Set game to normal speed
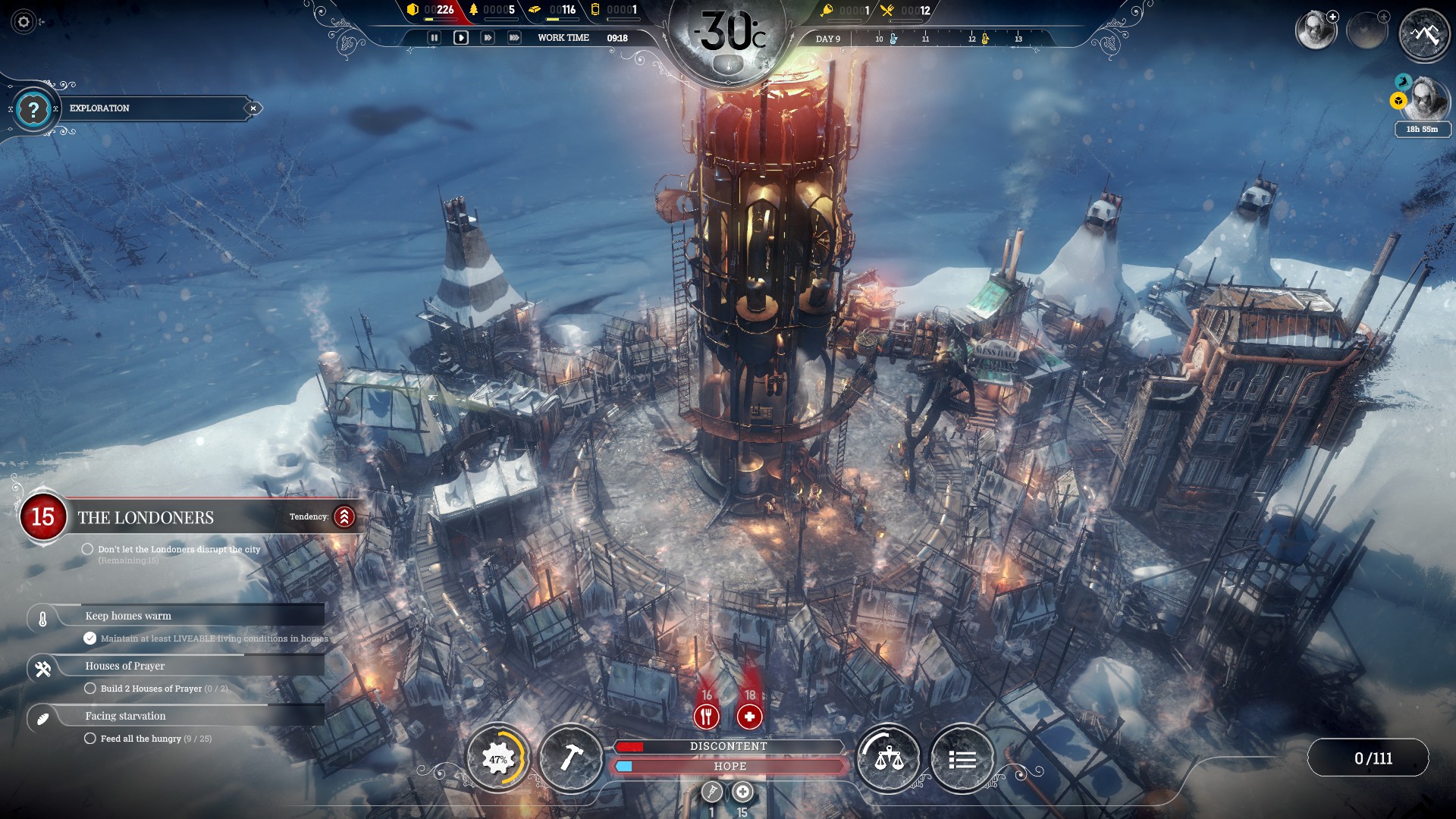This screenshot has height=819, width=1456. (x=461, y=38)
